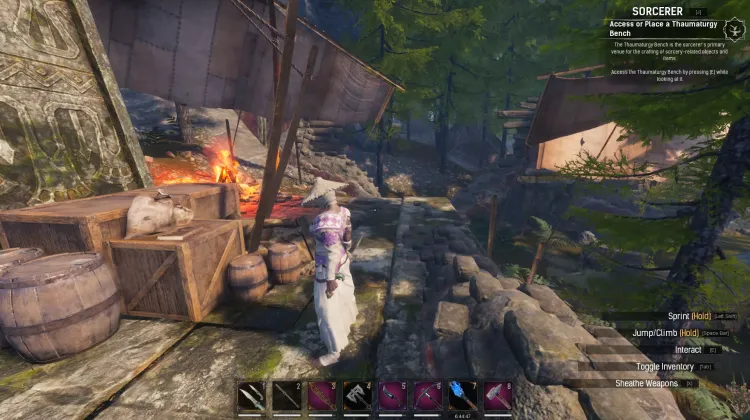
Task: Choose the pickaxe hotbar slot
Action: coord(428,396)
